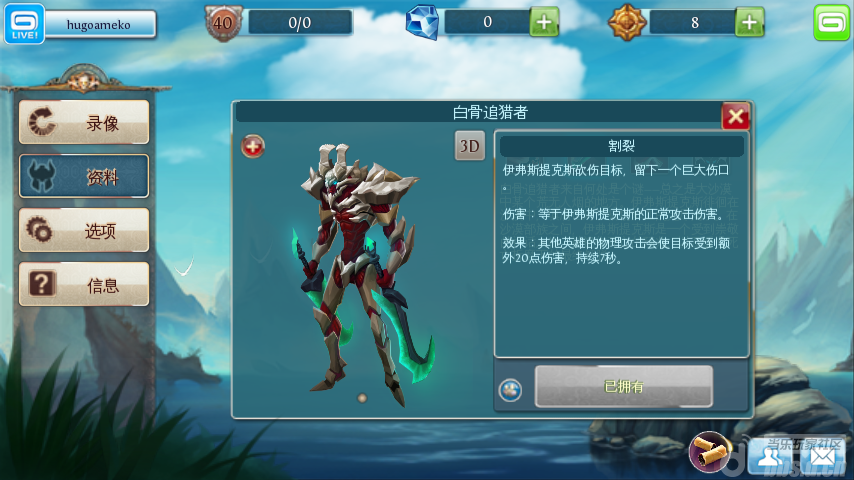Screen dimensions: 854x480
Task: Select the 资料 profile menu entry
Action: pos(84,177)
